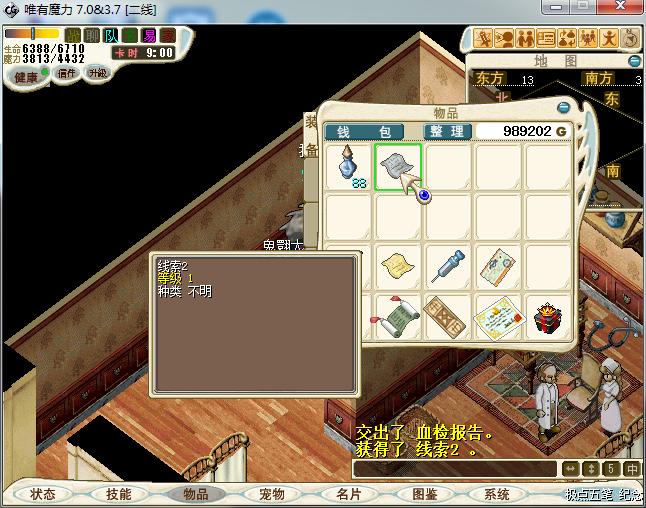Toggle the 物品 items menu button
The height and width of the screenshot is (508, 646).
pos(195,494)
